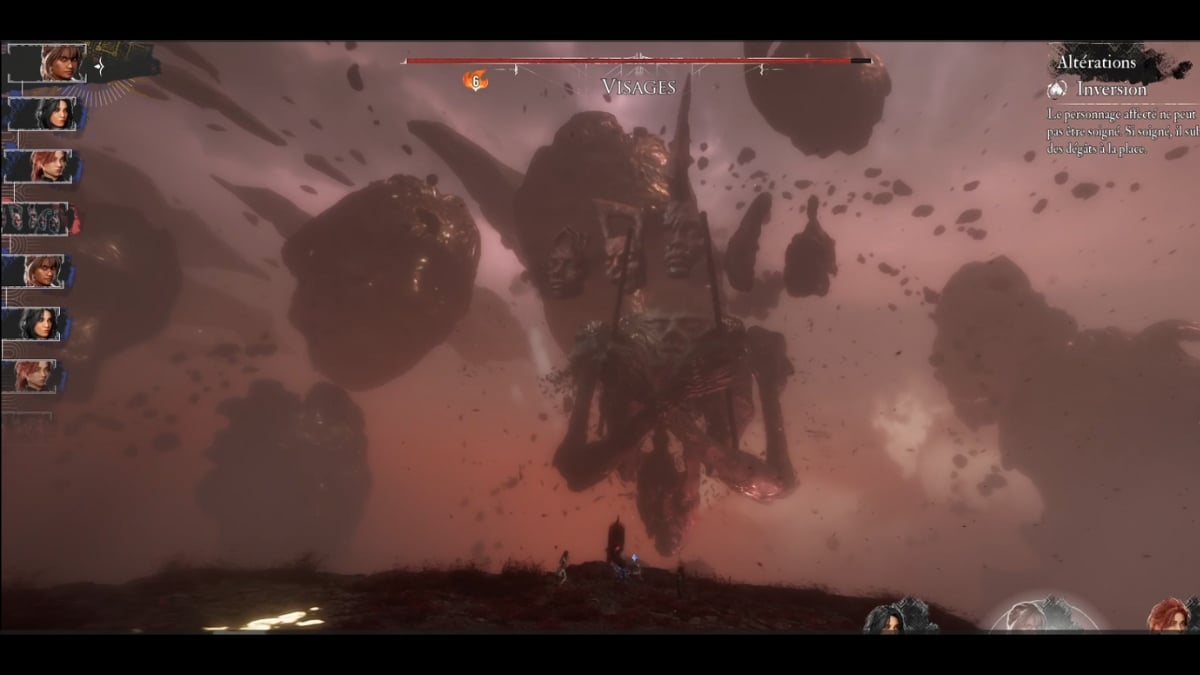1200x675 pixels.
Task: Open the Altérations status panel header
Action: point(1096,63)
